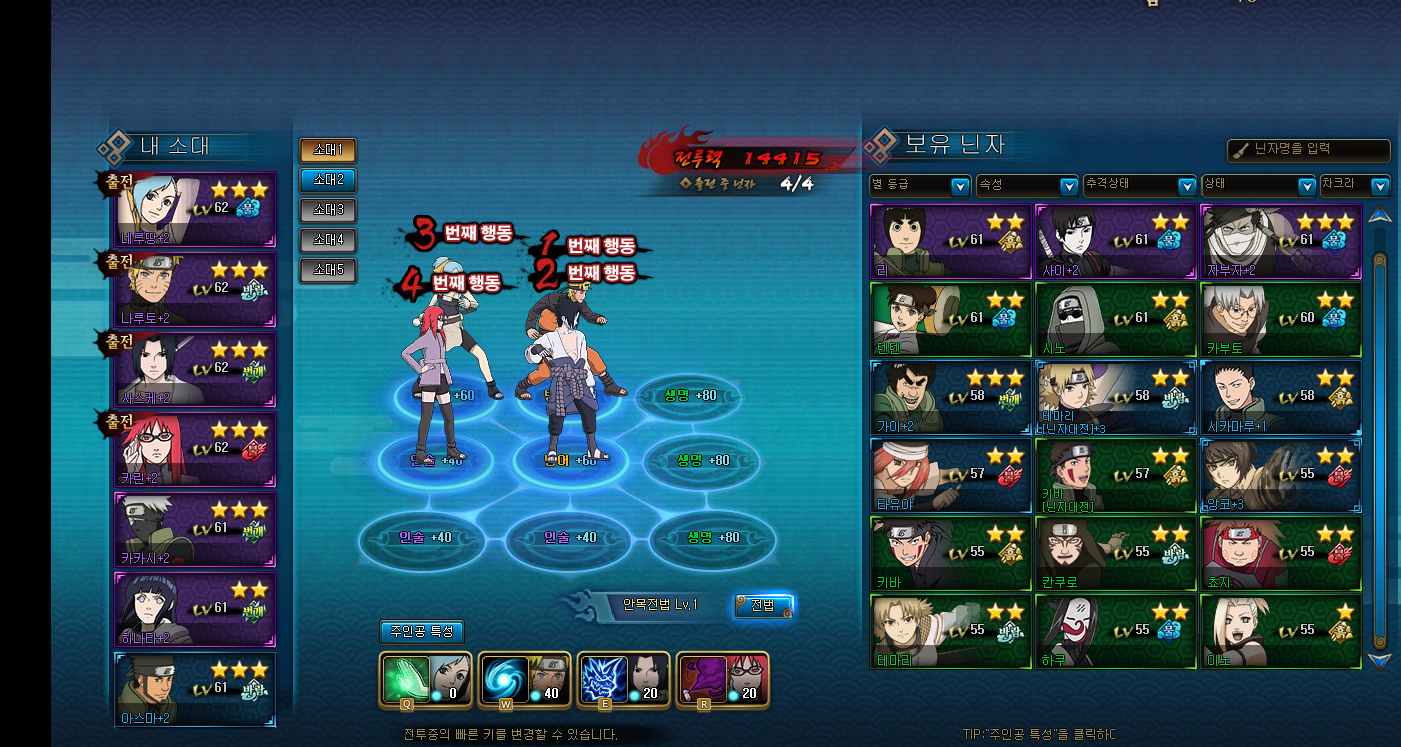
Task: Select the 소대3 squad tab
Action: pos(328,210)
